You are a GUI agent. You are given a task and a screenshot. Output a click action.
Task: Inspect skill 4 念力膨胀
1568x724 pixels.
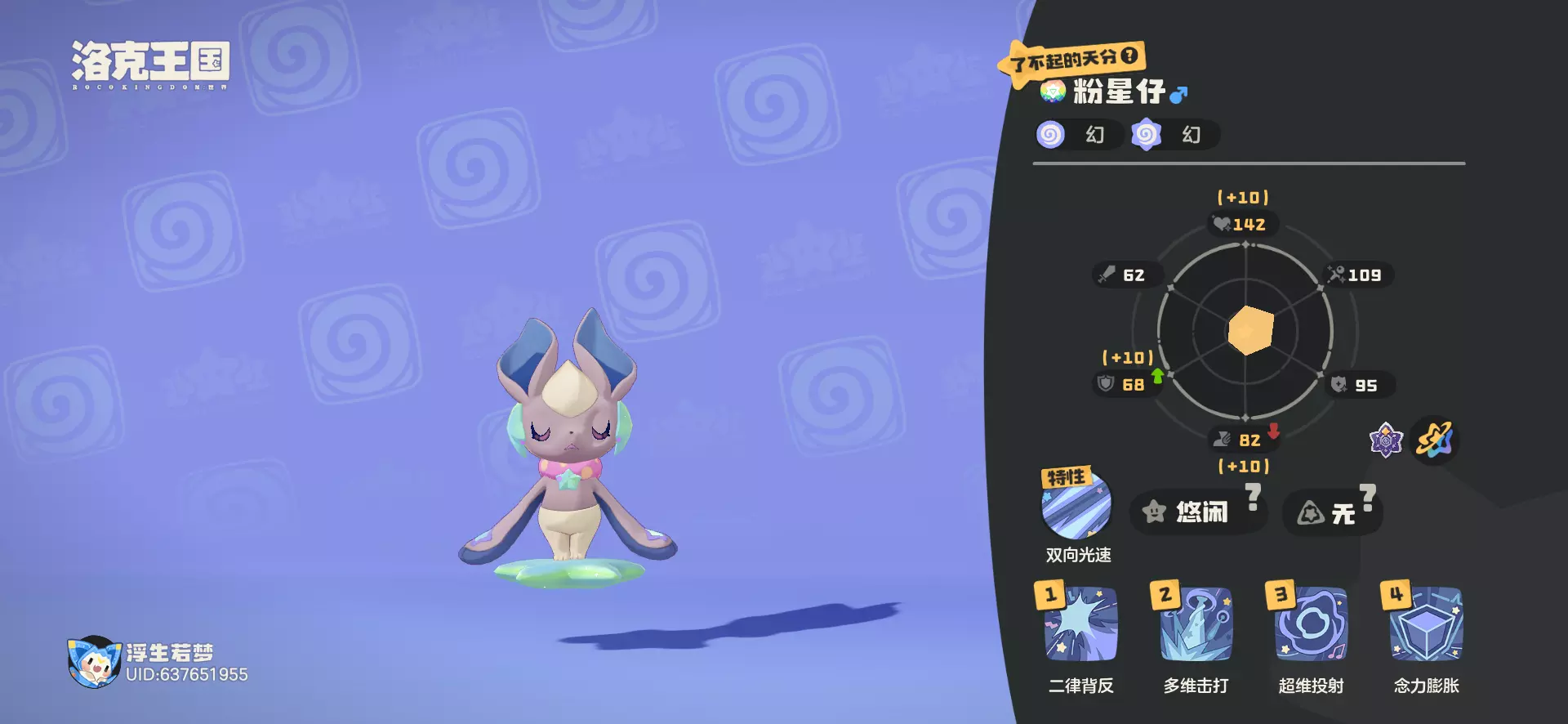coord(1426,626)
